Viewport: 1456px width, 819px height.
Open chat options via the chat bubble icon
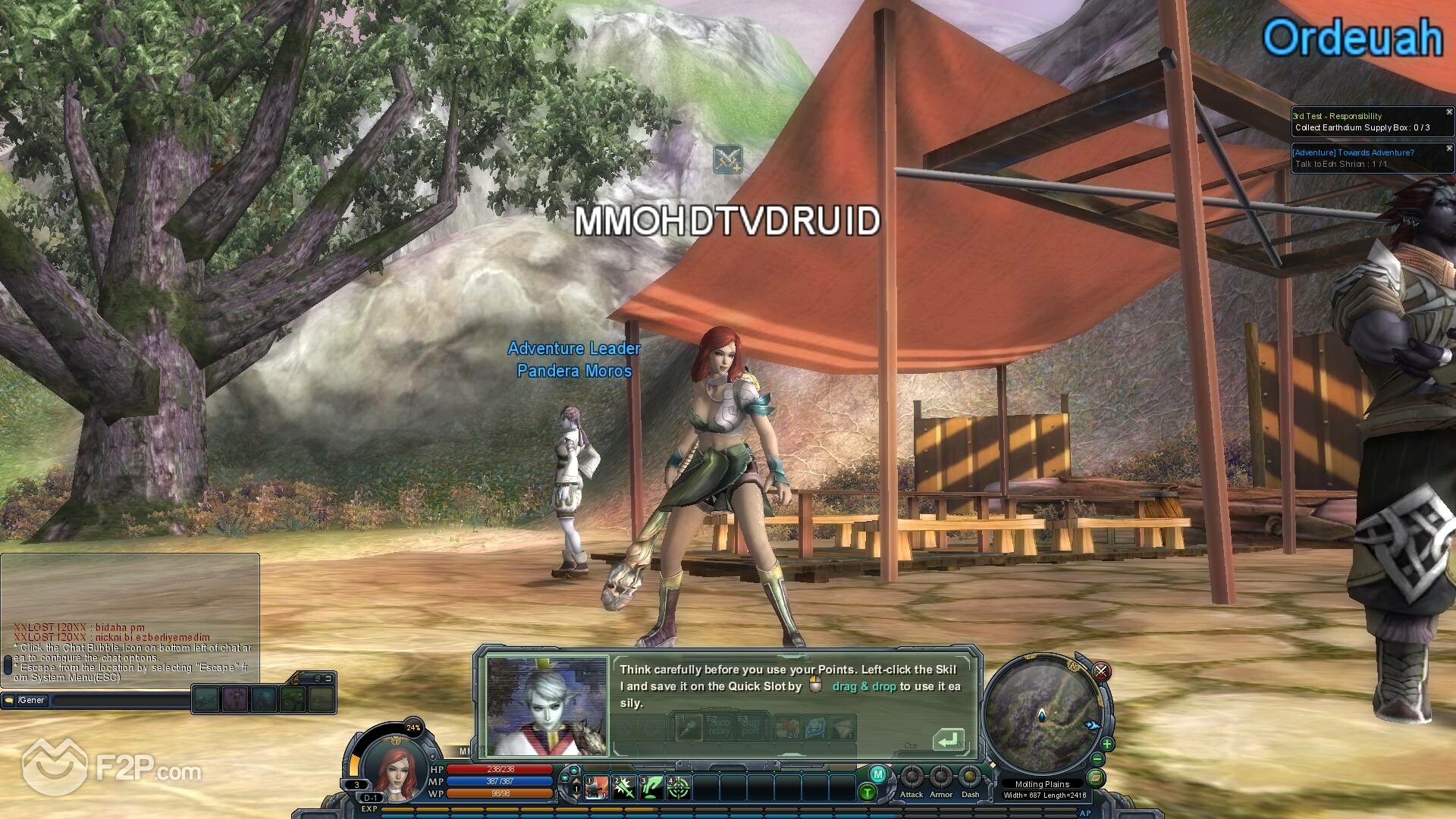pyautogui.click(x=10, y=700)
